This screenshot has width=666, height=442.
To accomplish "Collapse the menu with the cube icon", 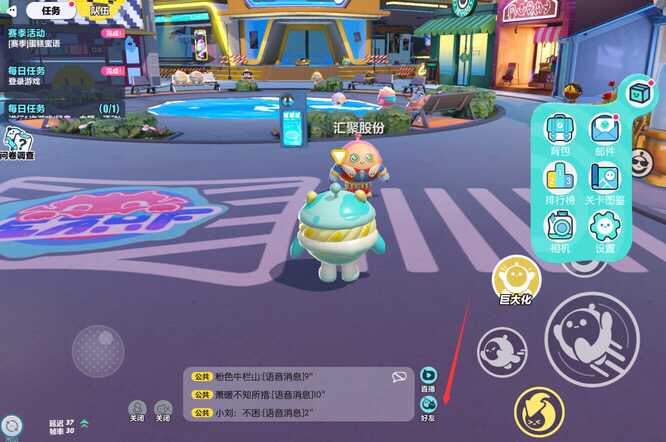I will click(x=637, y=93).
